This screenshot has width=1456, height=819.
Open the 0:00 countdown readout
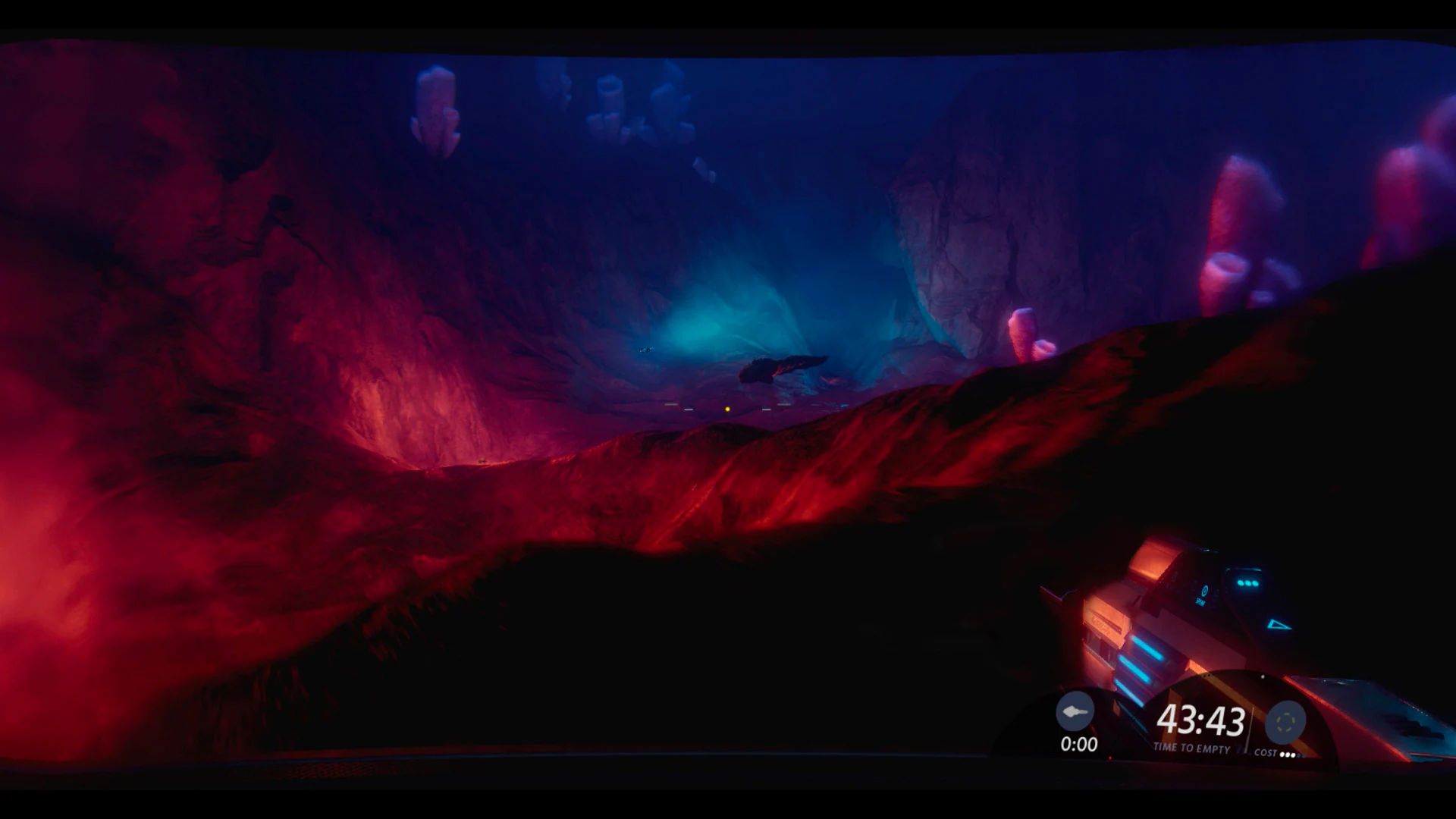[1079, 744]
